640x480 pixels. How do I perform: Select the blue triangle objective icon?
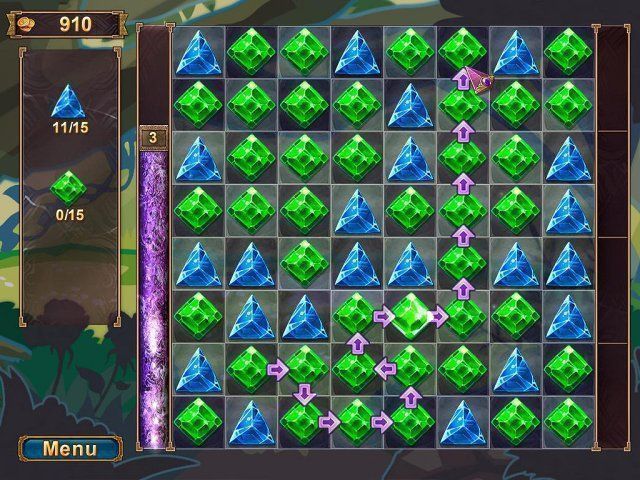[x=69, y=100]
